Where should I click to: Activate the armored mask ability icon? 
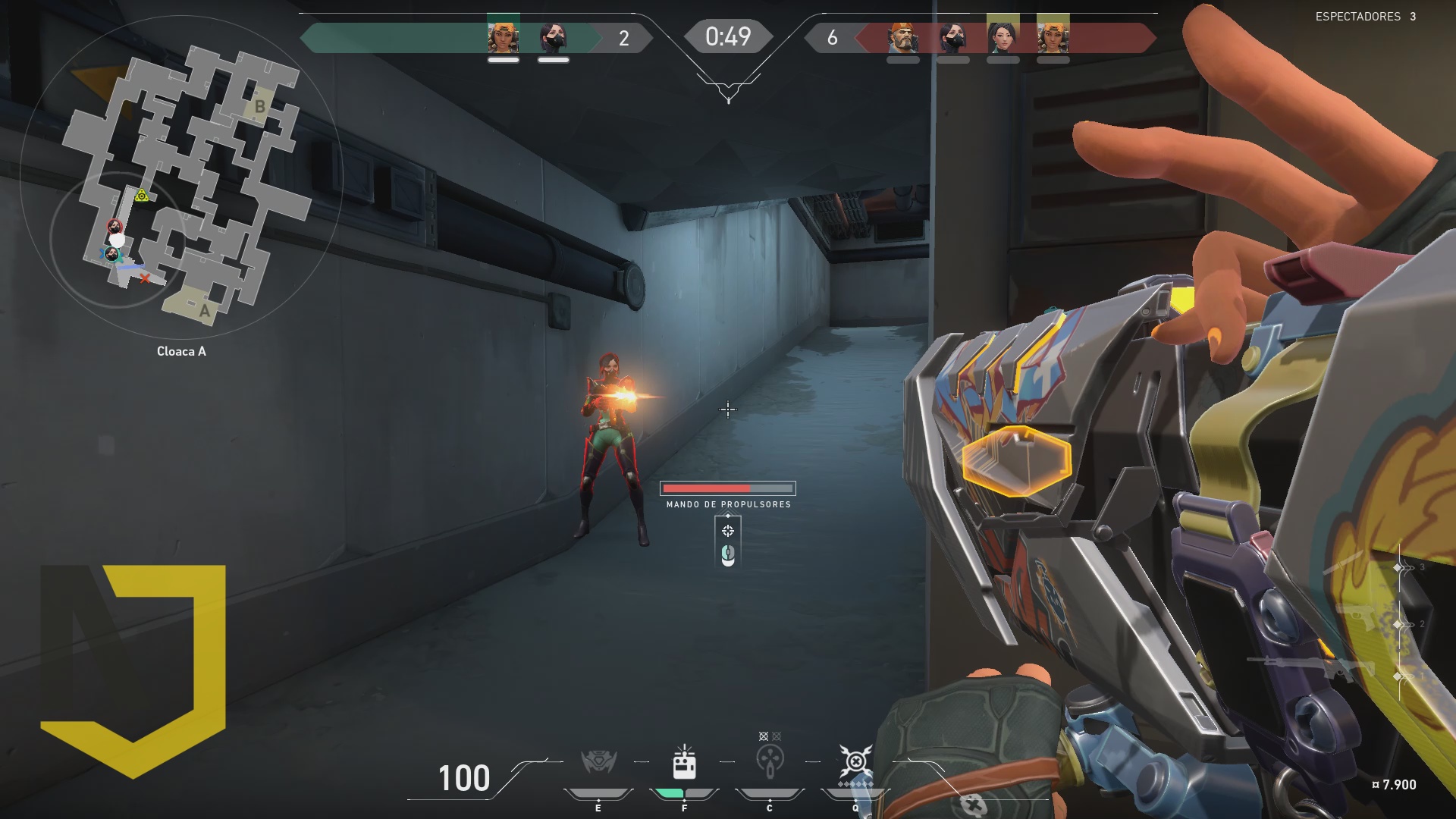(x=598, y=761)
